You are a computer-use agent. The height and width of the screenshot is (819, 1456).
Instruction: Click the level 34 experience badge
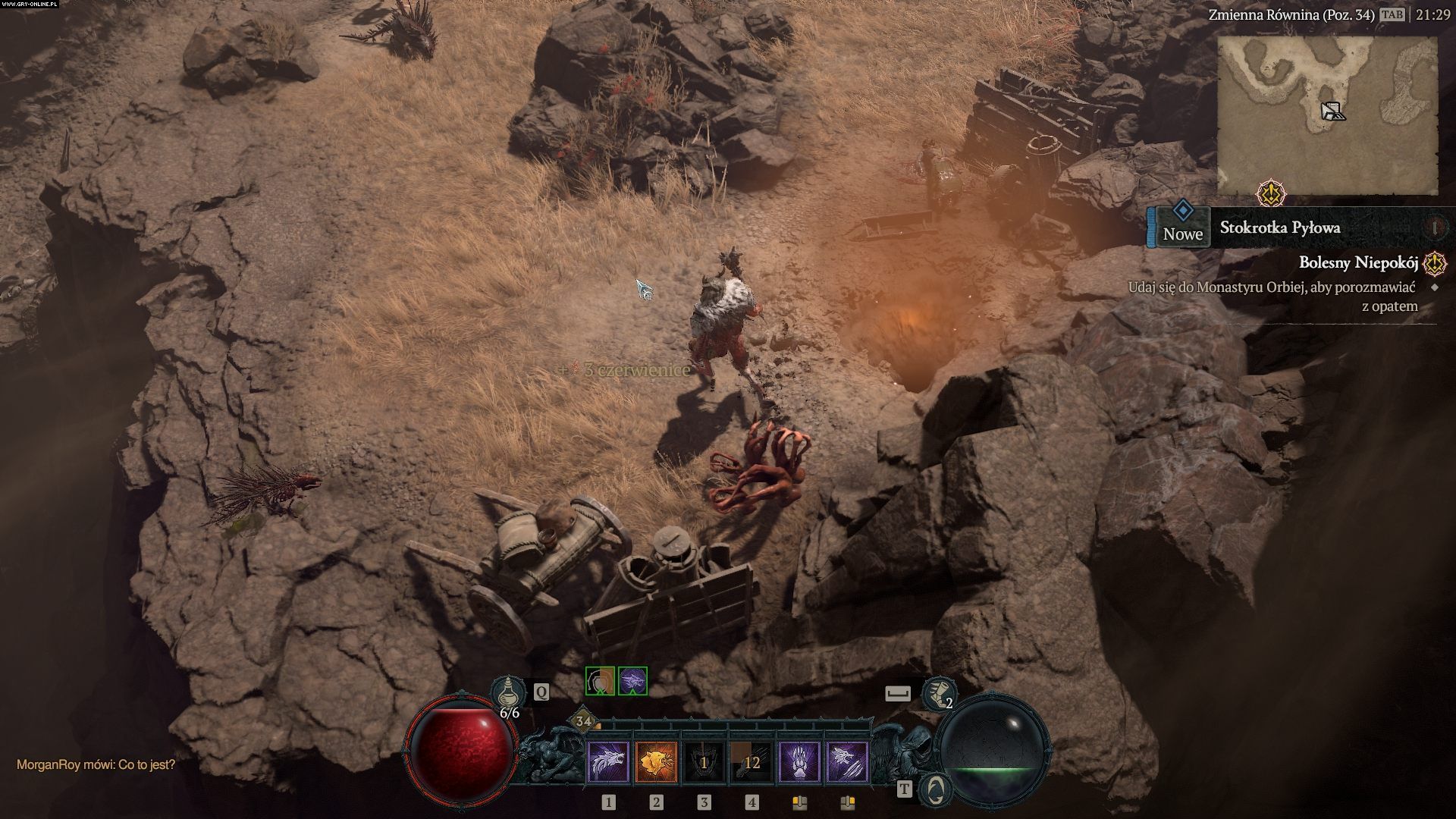click(582, 721)
